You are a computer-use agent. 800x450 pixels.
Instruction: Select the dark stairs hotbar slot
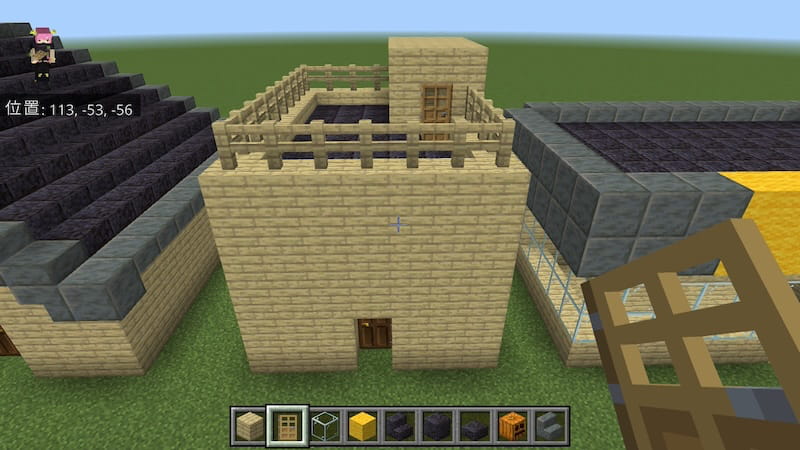coord(399,427)
